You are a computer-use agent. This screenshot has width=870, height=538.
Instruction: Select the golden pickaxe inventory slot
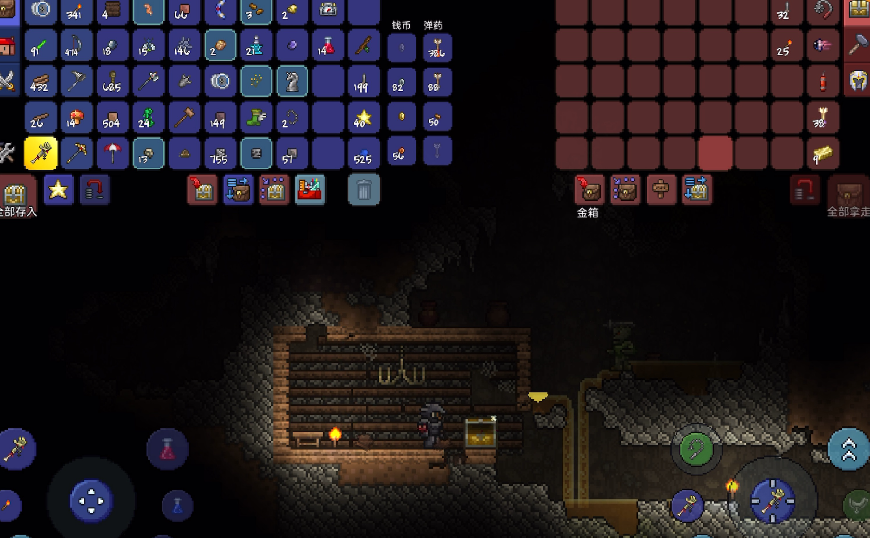tap(76, 153)
